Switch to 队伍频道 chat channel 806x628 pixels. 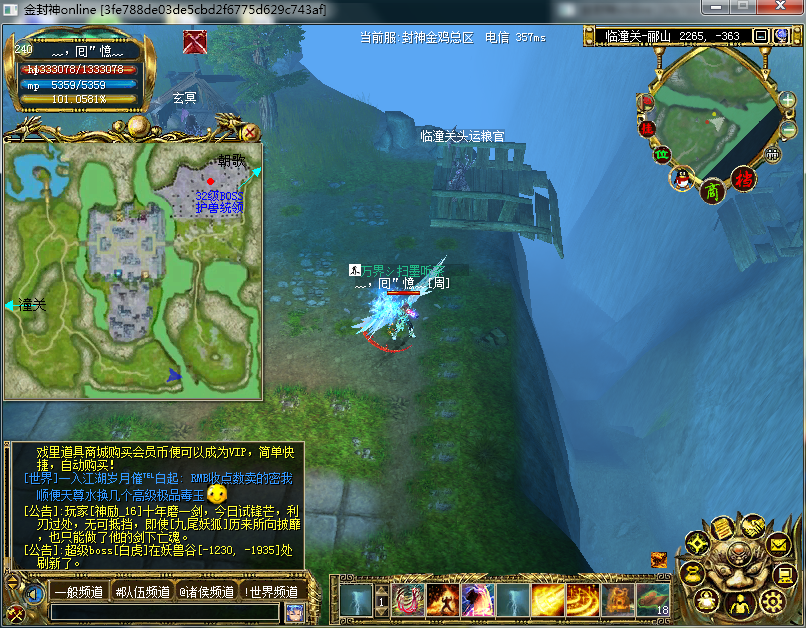[140, 592]
